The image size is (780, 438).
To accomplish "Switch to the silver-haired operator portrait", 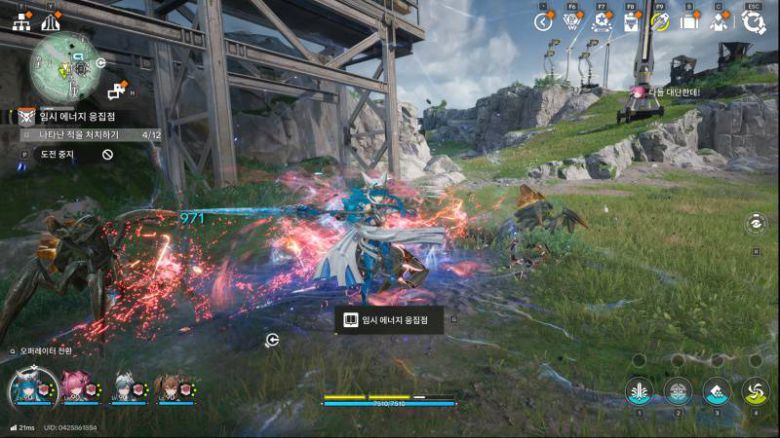I will click(123, 386).
